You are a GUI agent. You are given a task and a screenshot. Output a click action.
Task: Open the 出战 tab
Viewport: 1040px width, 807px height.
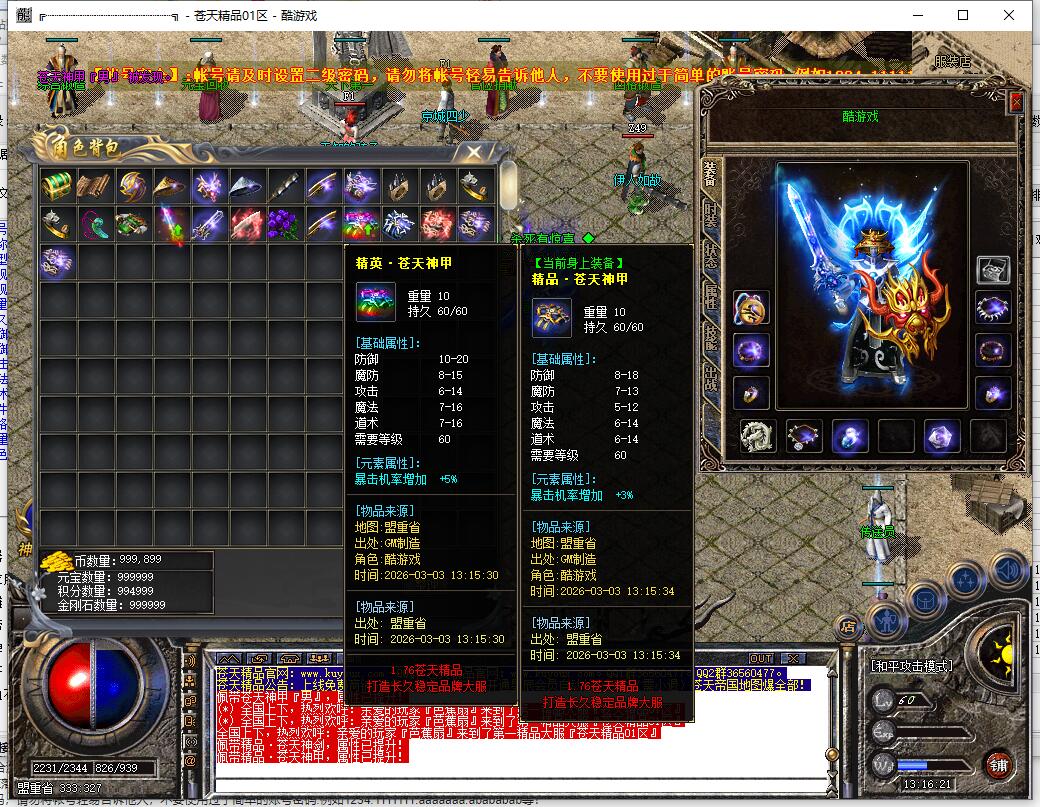[710, 380]
